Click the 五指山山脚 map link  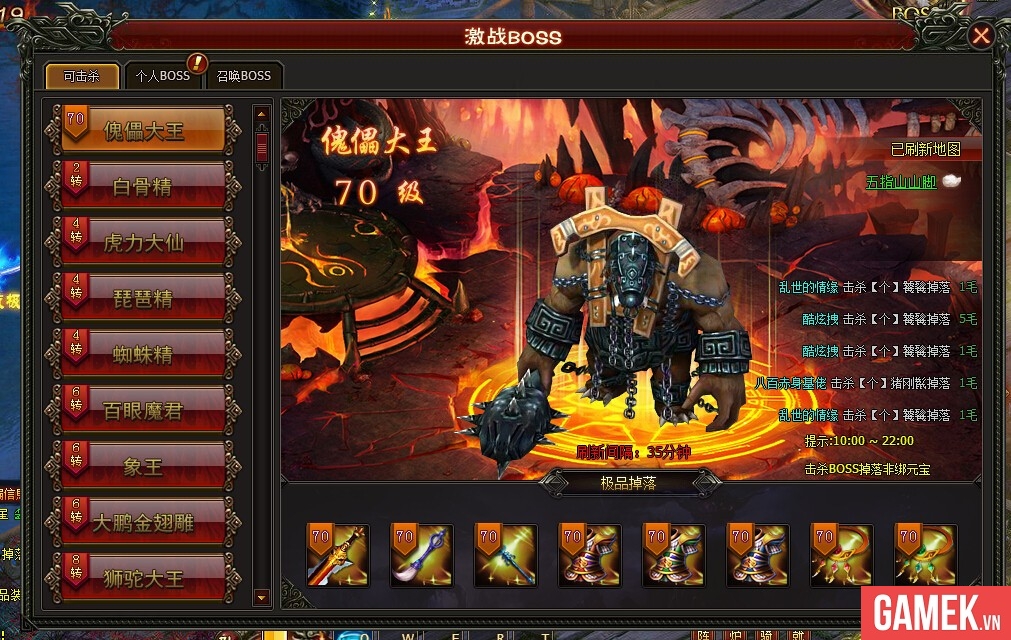pyautogui.click(x=900, y=183)
